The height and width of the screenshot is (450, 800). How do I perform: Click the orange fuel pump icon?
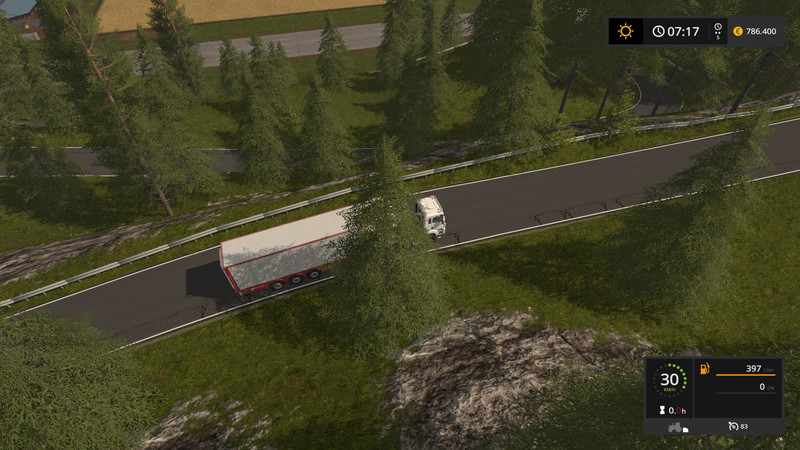click(x=705, y=369)
